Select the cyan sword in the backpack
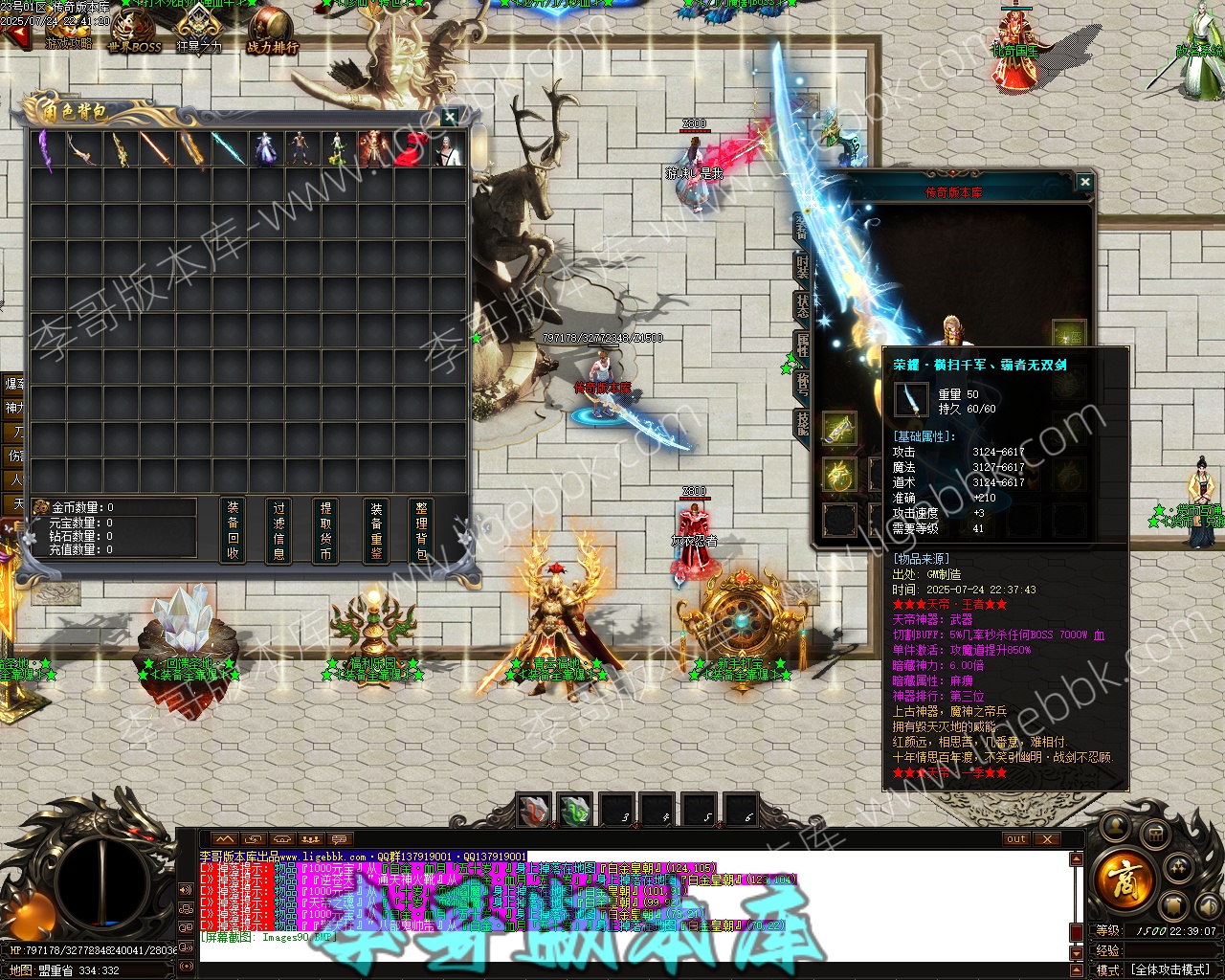Viewport: 1225px width, 980px height. [227, 149]
